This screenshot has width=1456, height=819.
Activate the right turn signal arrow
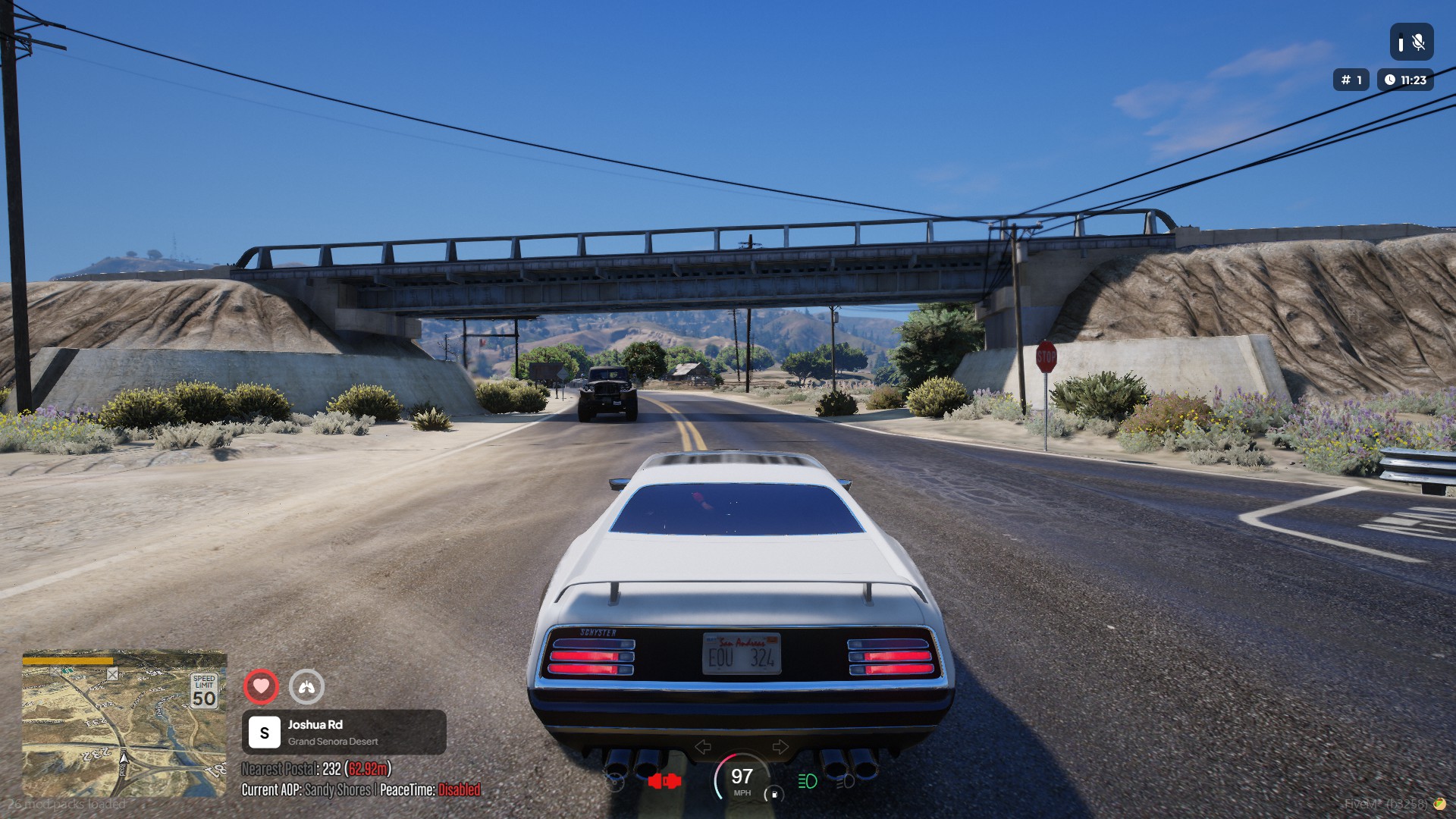click(780, 747)
